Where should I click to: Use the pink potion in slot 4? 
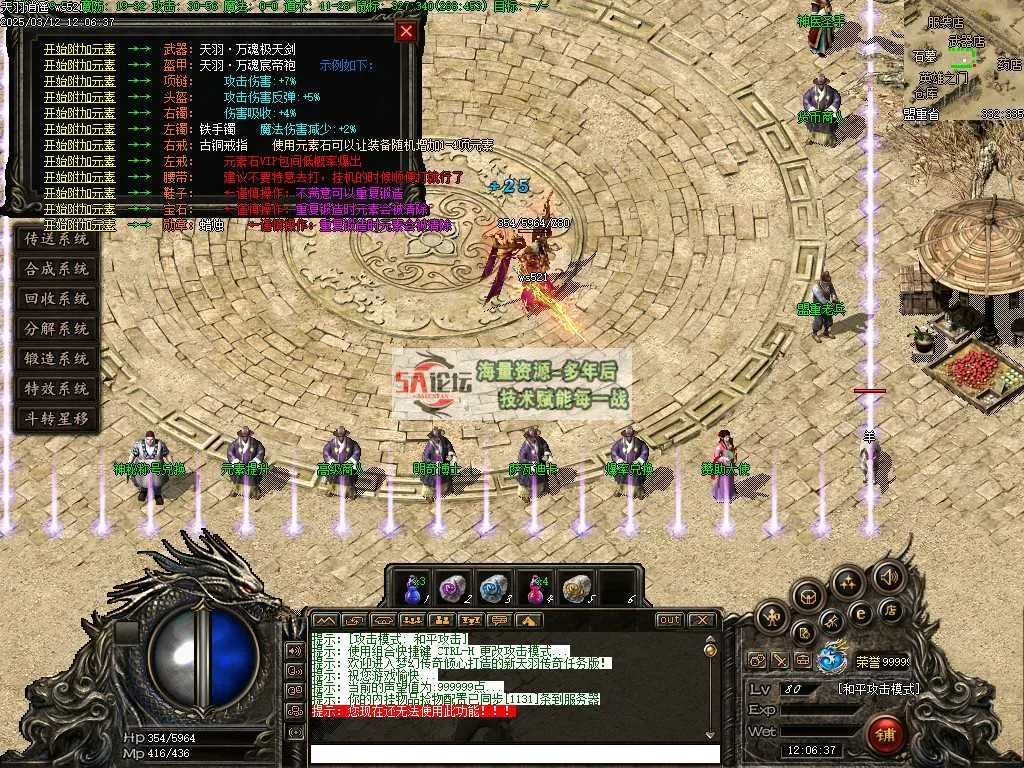[x=538, y=588]
